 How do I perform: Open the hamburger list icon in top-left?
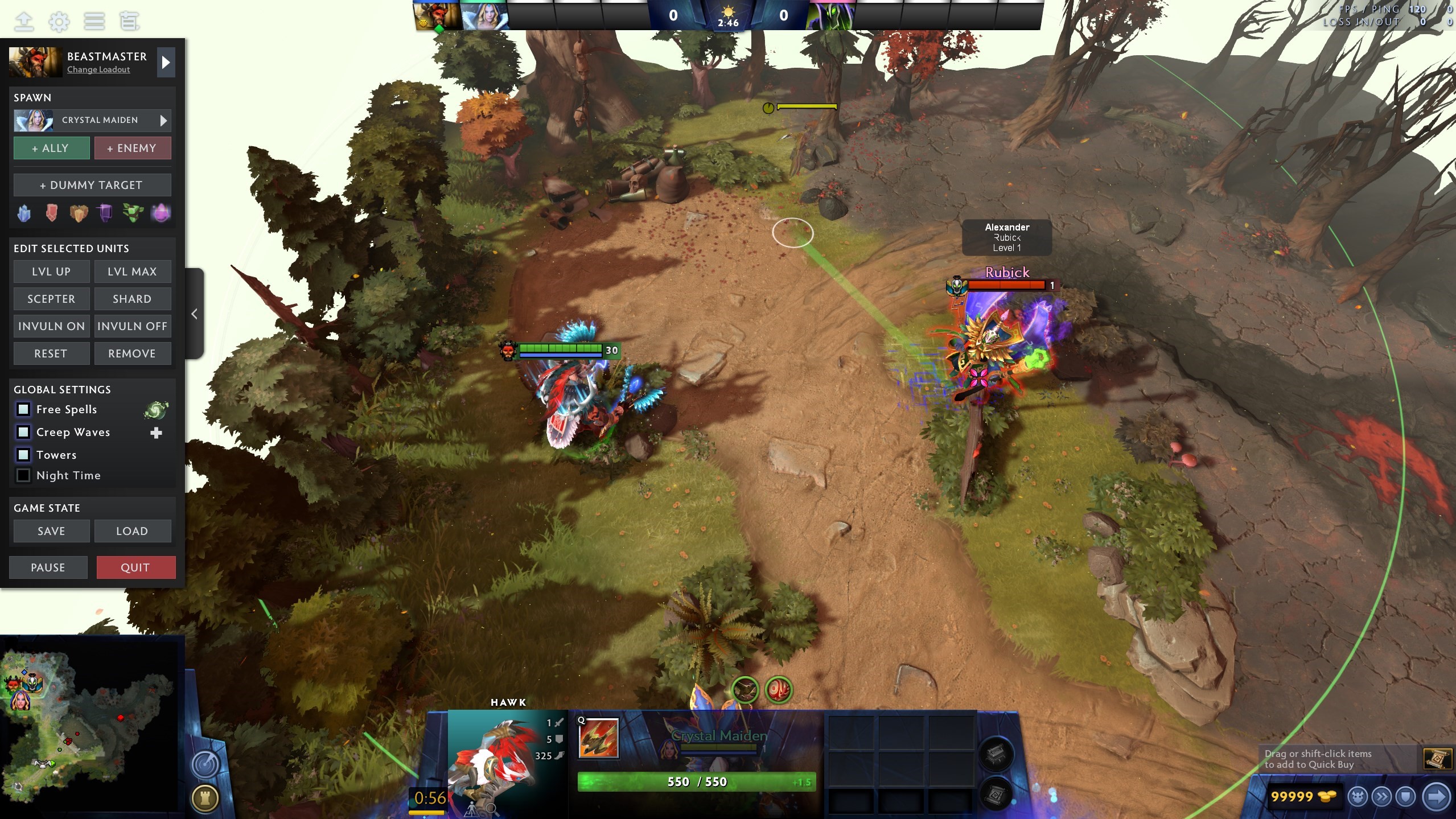(94, 21)
